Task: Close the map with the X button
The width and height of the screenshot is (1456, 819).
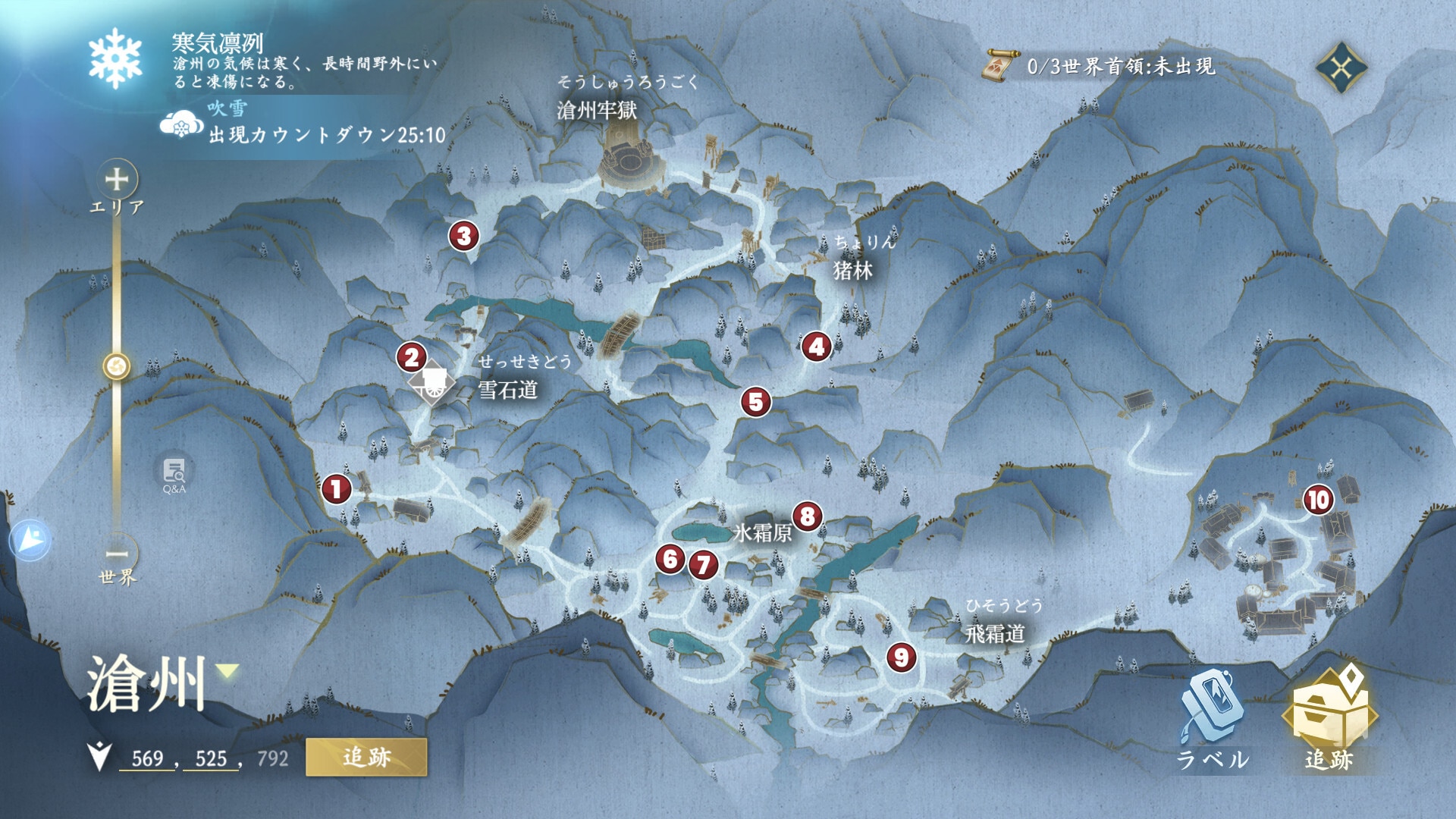Action: tap(1341, 68)
